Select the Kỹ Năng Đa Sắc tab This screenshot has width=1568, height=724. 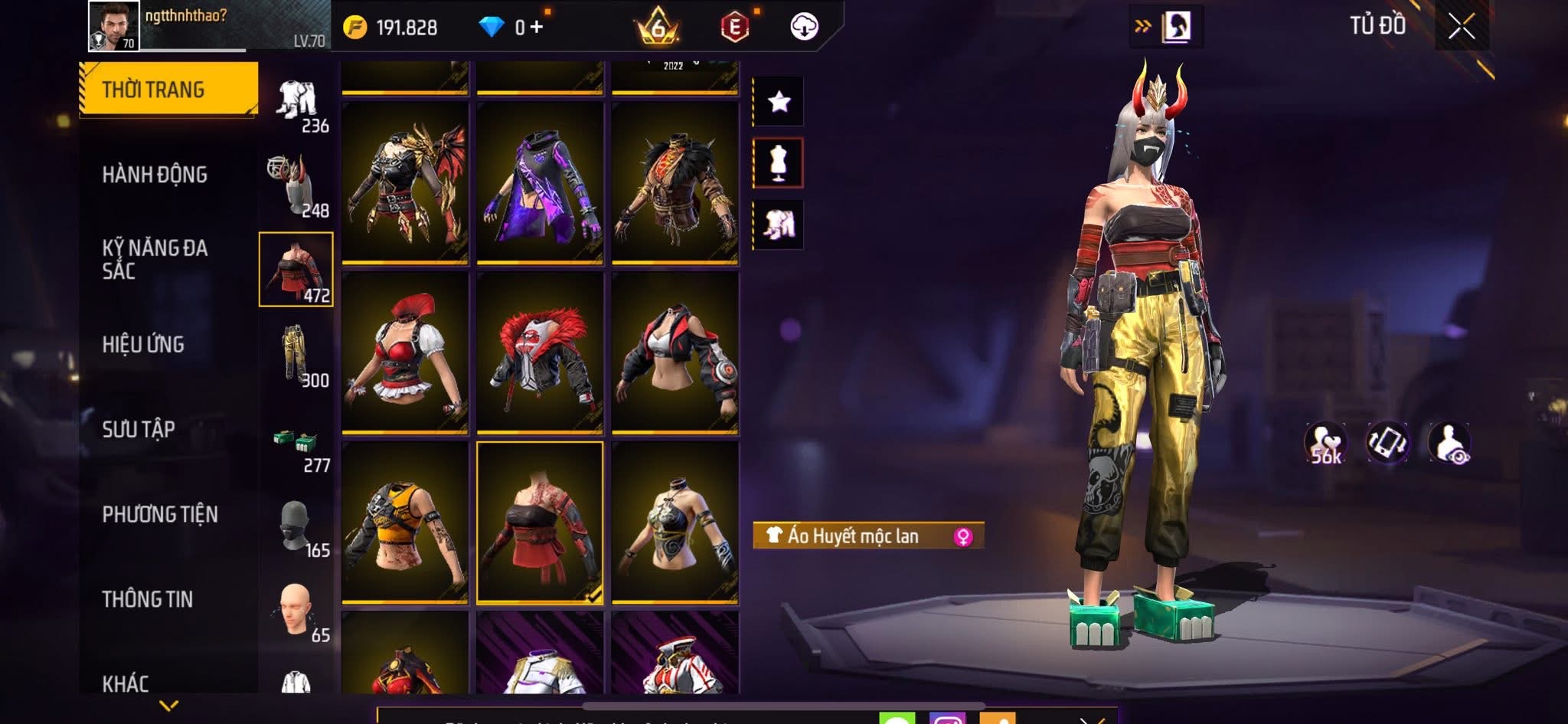click(x=155, y=259)
